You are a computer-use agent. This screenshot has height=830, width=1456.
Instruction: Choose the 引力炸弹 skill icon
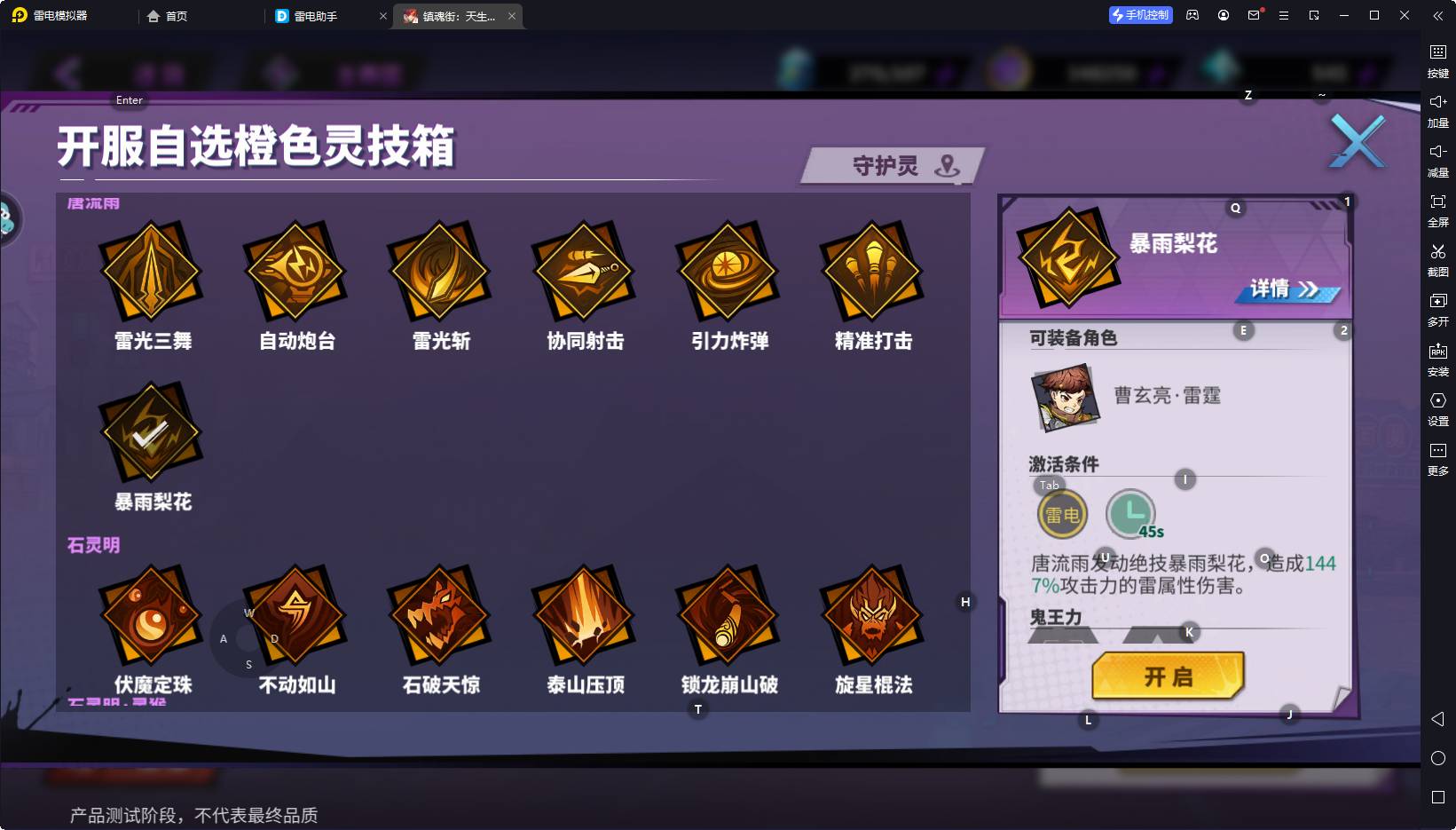(x=728, y=271)
